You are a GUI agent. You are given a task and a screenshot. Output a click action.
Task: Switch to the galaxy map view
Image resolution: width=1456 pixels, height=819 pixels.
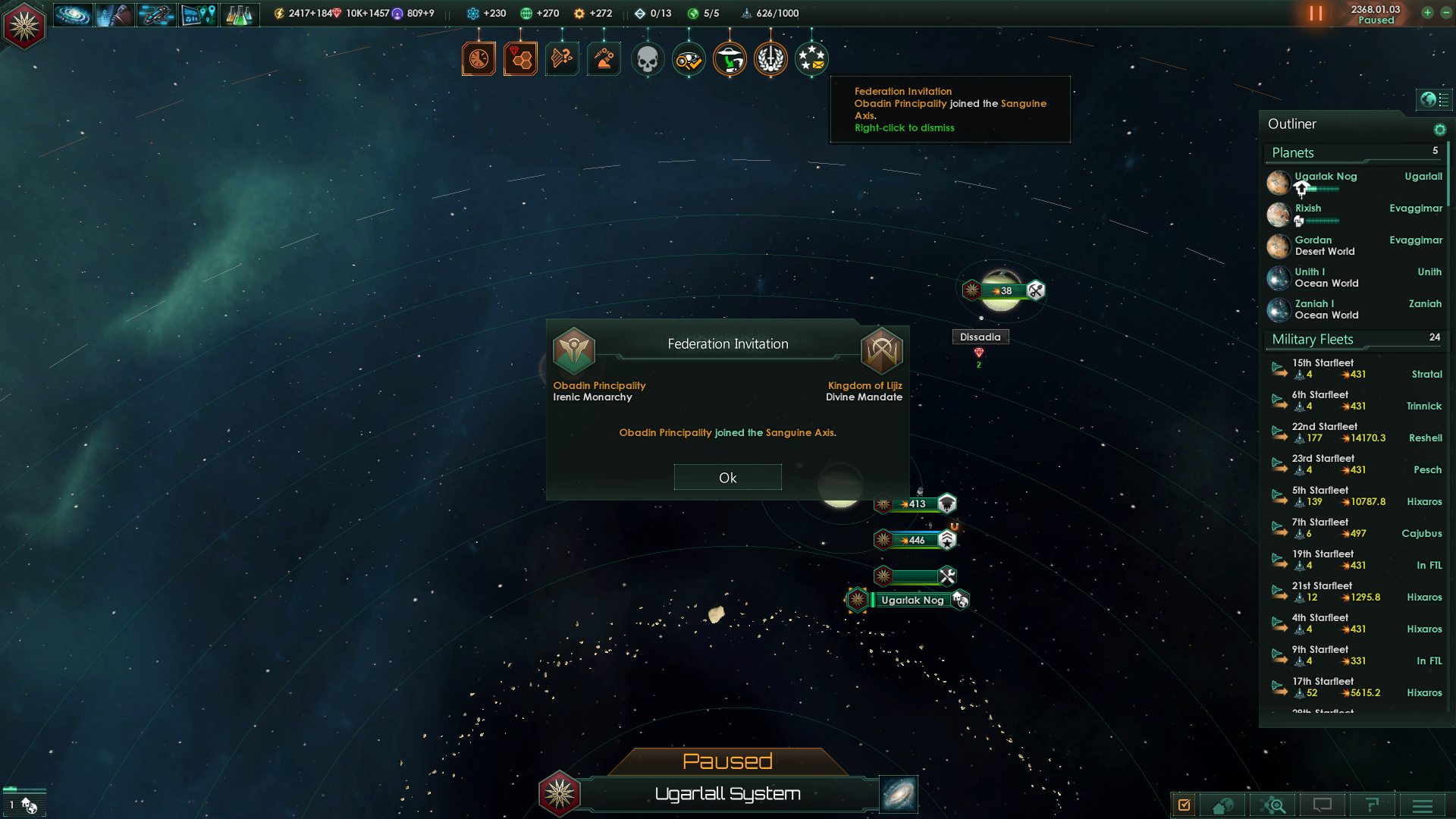899,793
